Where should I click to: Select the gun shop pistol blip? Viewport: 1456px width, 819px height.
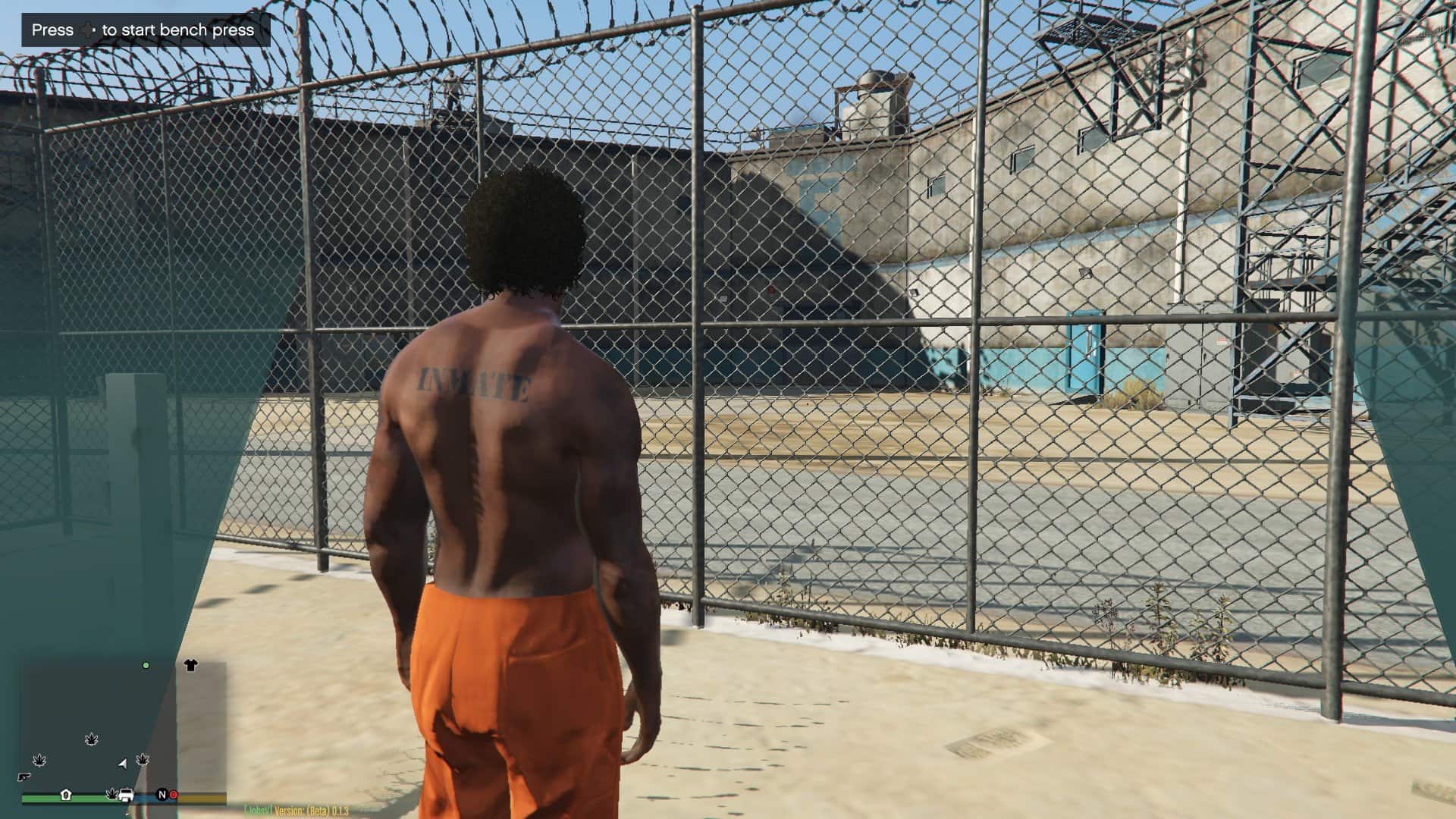(24, 777)
